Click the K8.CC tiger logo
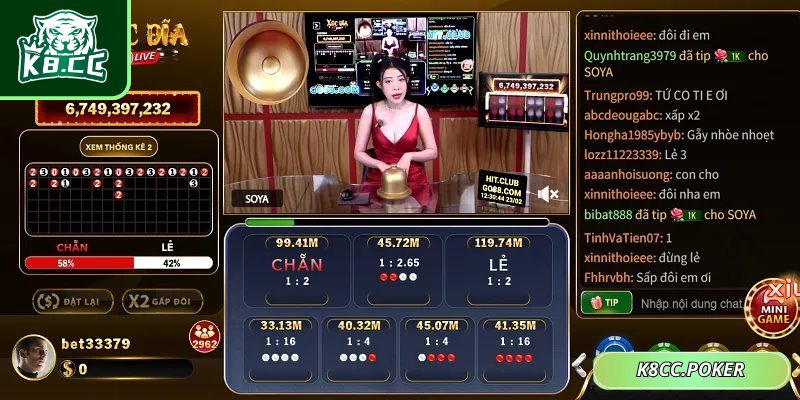The image size is (800, 400). tap(64, 45)
